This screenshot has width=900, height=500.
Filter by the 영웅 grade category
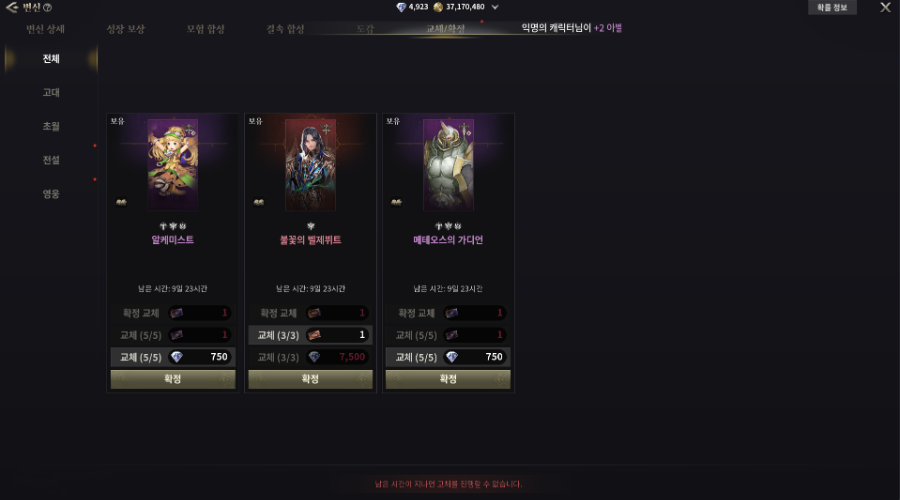(51, 194)
